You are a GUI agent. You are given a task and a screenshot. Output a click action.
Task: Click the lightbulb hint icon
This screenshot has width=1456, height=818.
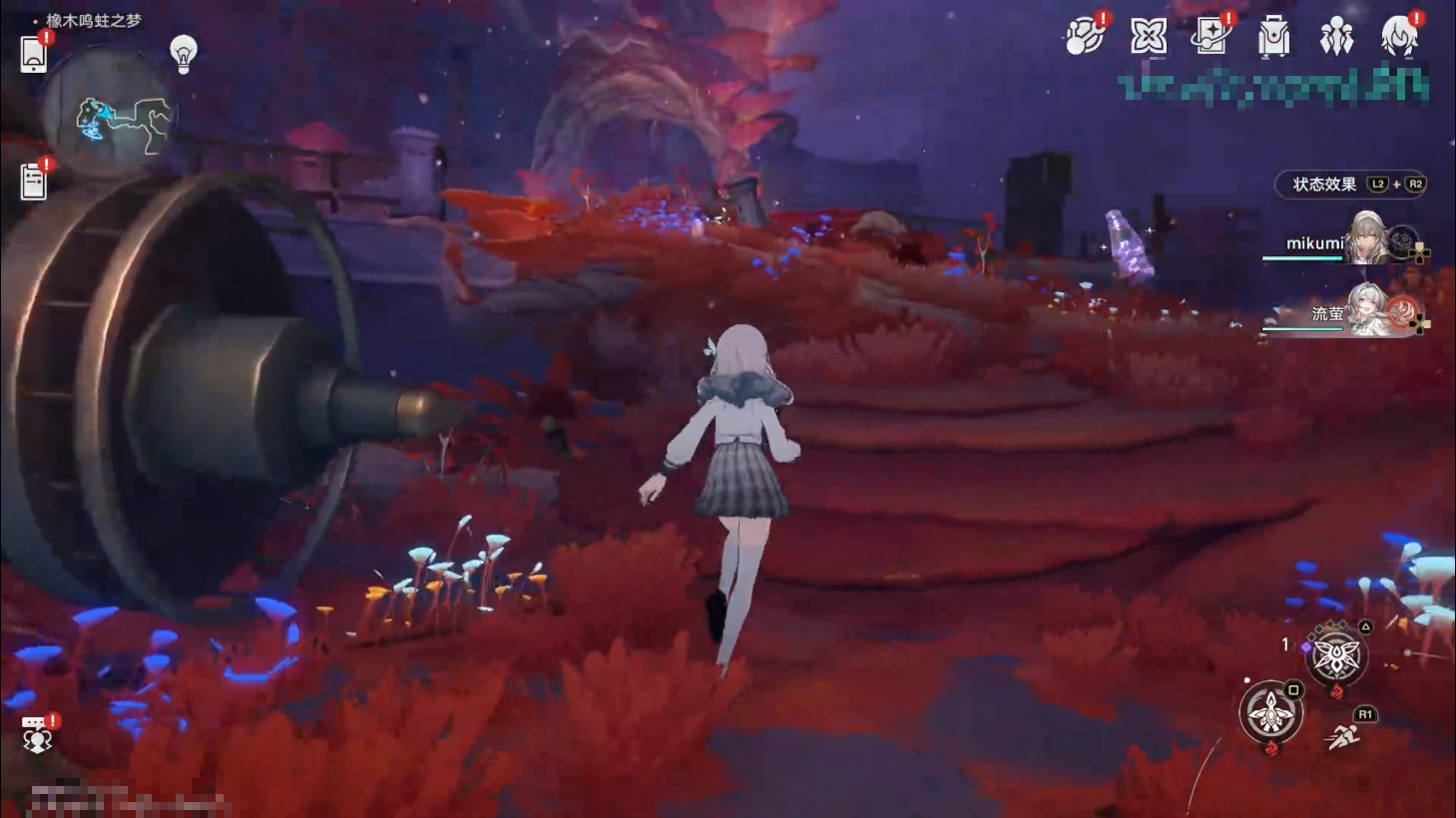(x=184, y=54)
